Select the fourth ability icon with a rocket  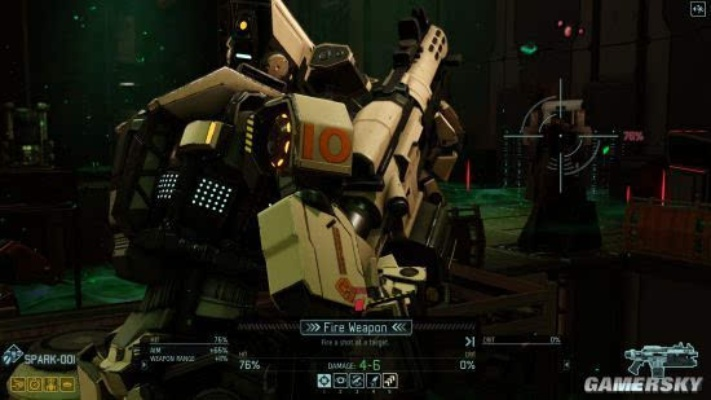point(373,381)
